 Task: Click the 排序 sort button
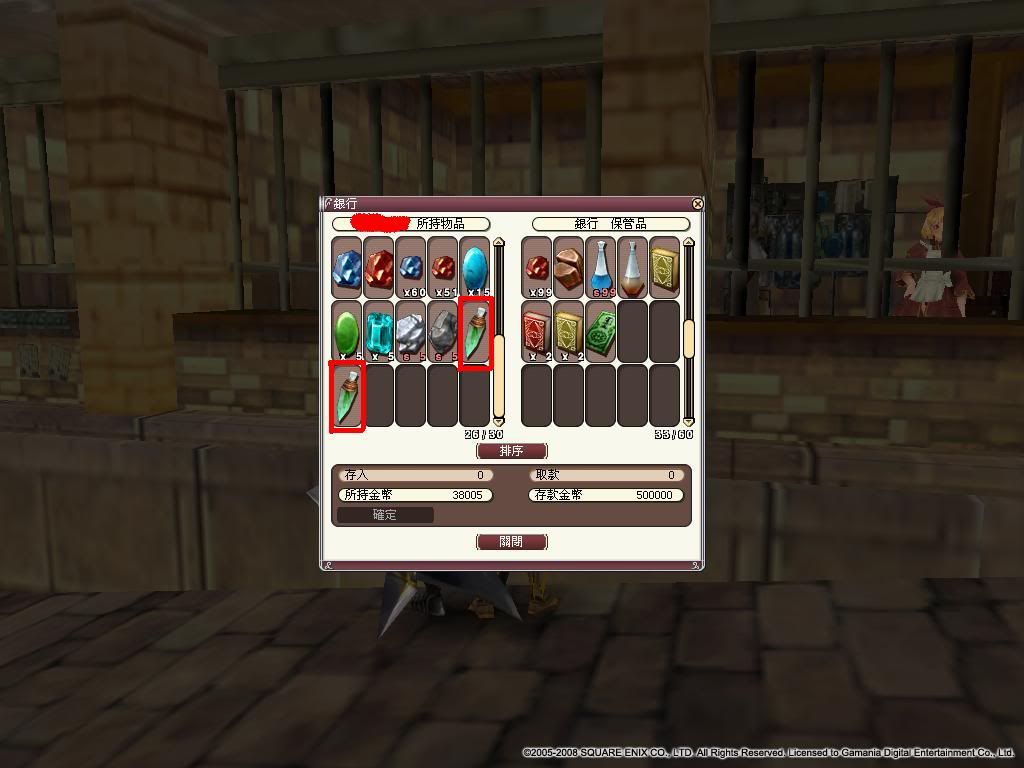[511, 451]
